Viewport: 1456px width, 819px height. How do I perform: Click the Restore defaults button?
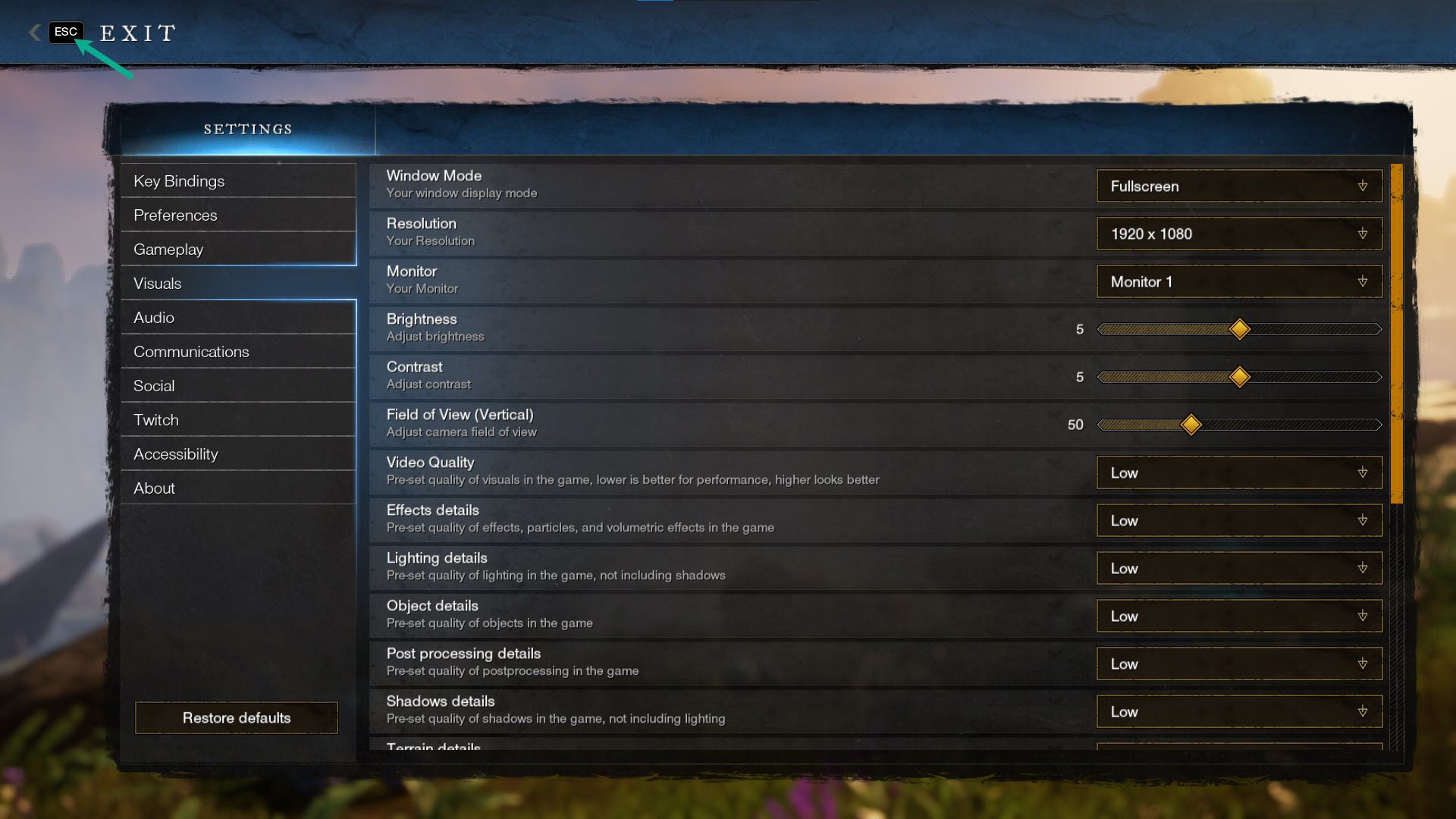click(x=236, y=717)
